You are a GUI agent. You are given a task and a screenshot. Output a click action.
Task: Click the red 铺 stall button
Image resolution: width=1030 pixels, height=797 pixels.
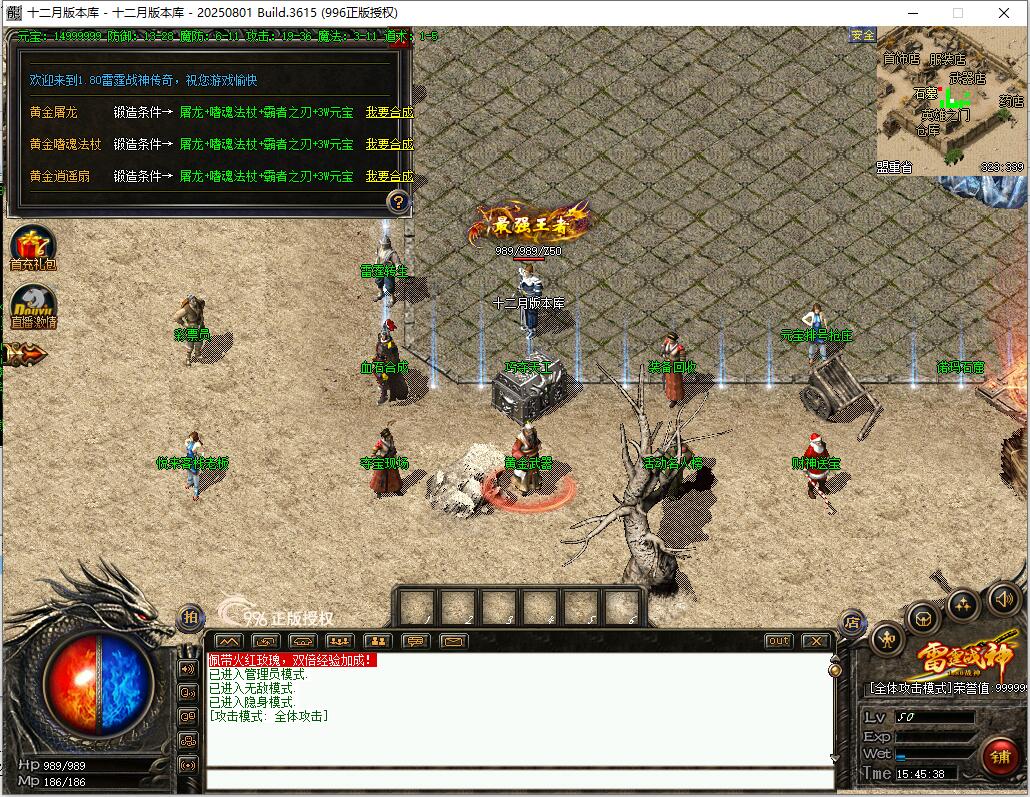point(999,757)
